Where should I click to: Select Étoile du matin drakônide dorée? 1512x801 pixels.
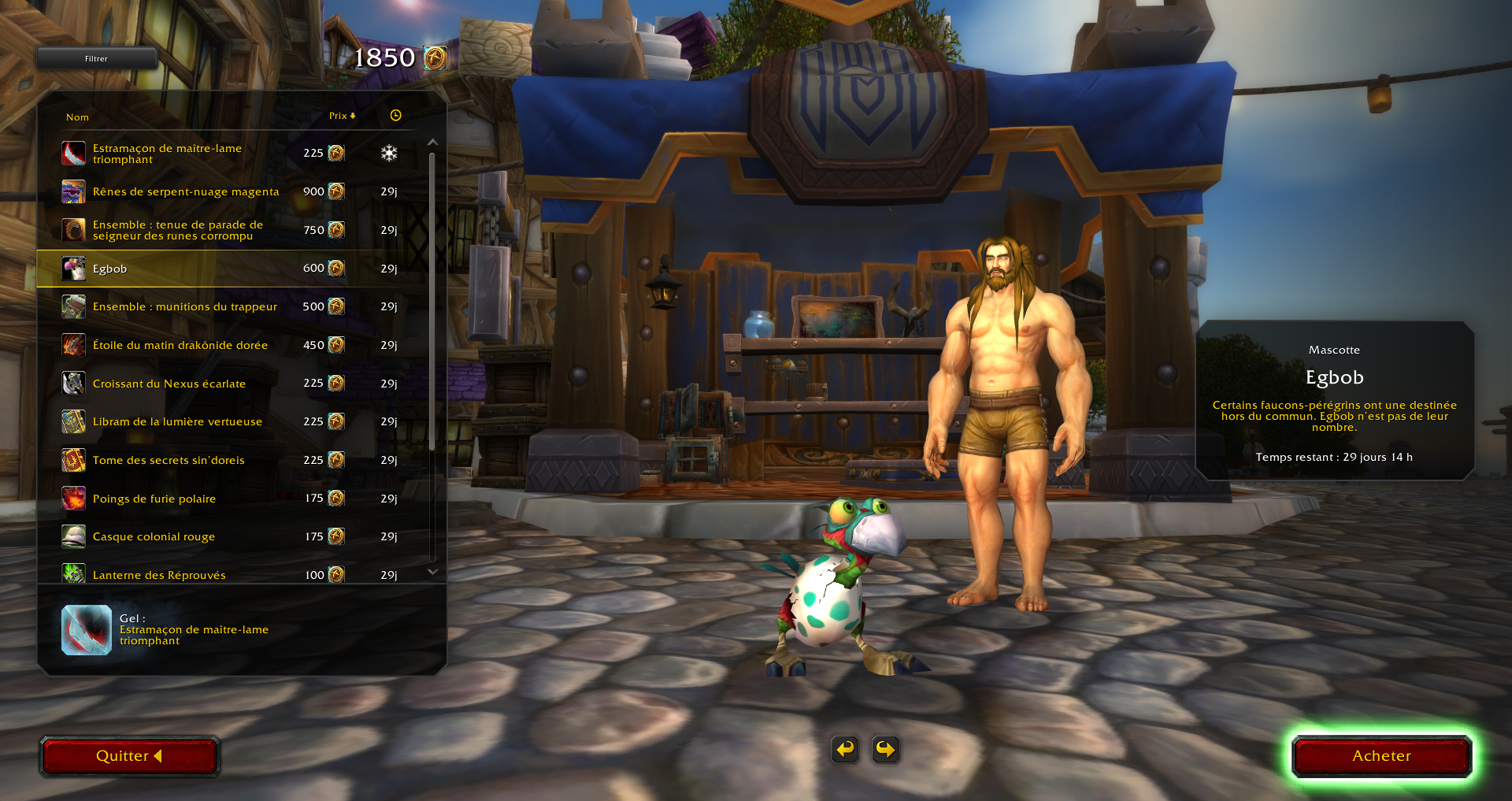[x=180, y=345]
